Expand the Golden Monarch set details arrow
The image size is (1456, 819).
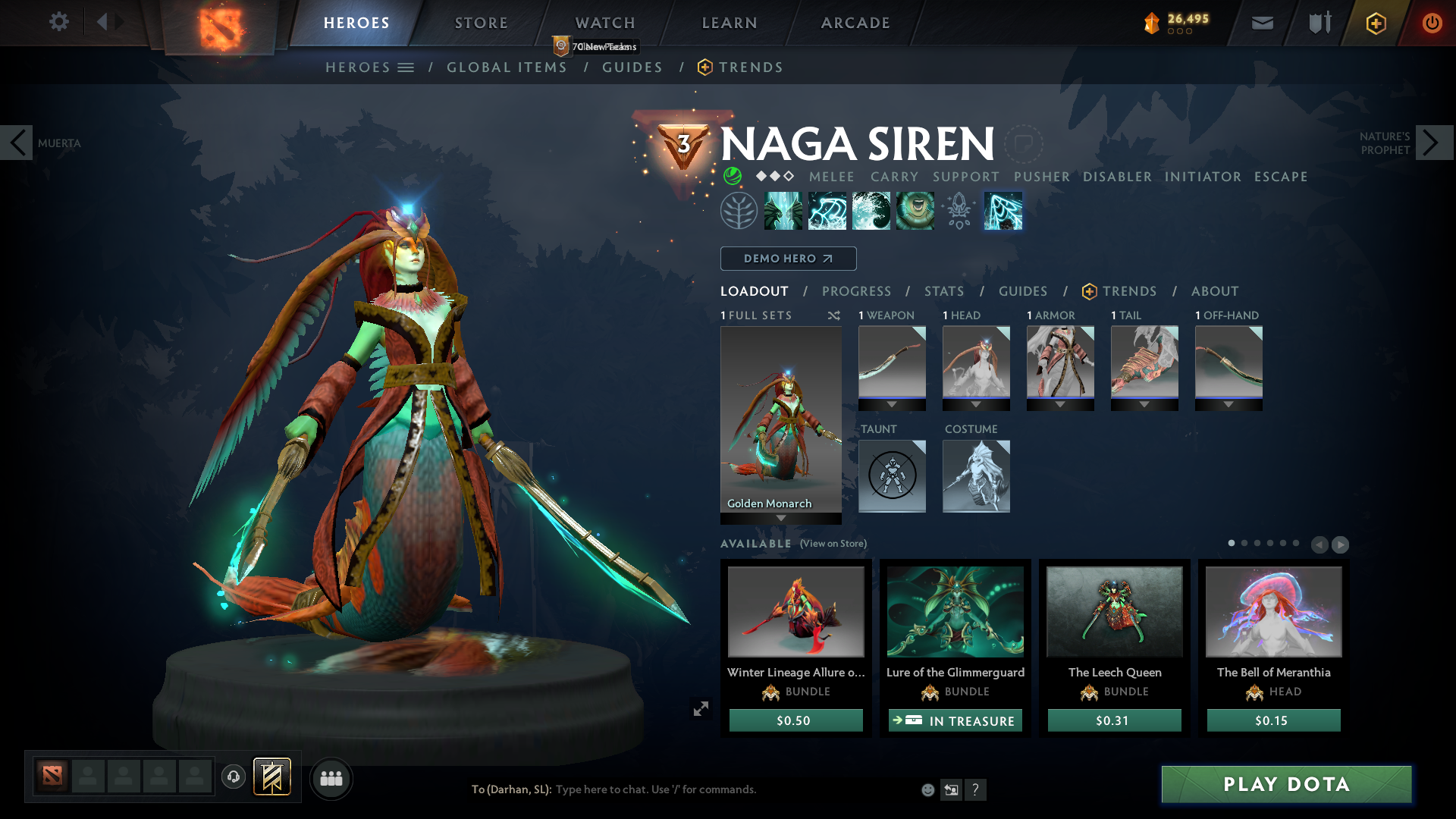click(x=781, y=519)
